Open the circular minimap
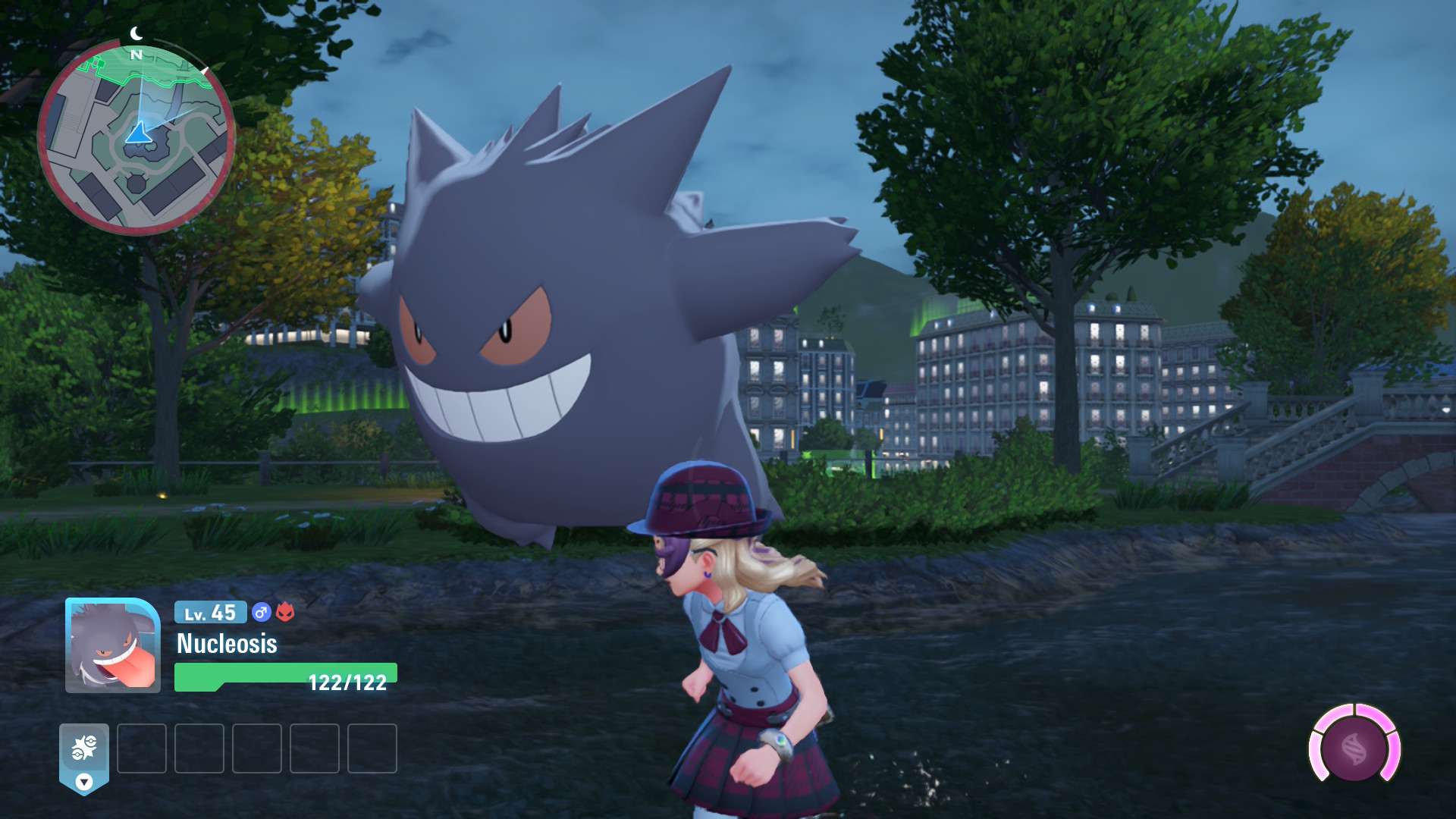The width and height of the screenshot is (1456, 819). (136, 138)
